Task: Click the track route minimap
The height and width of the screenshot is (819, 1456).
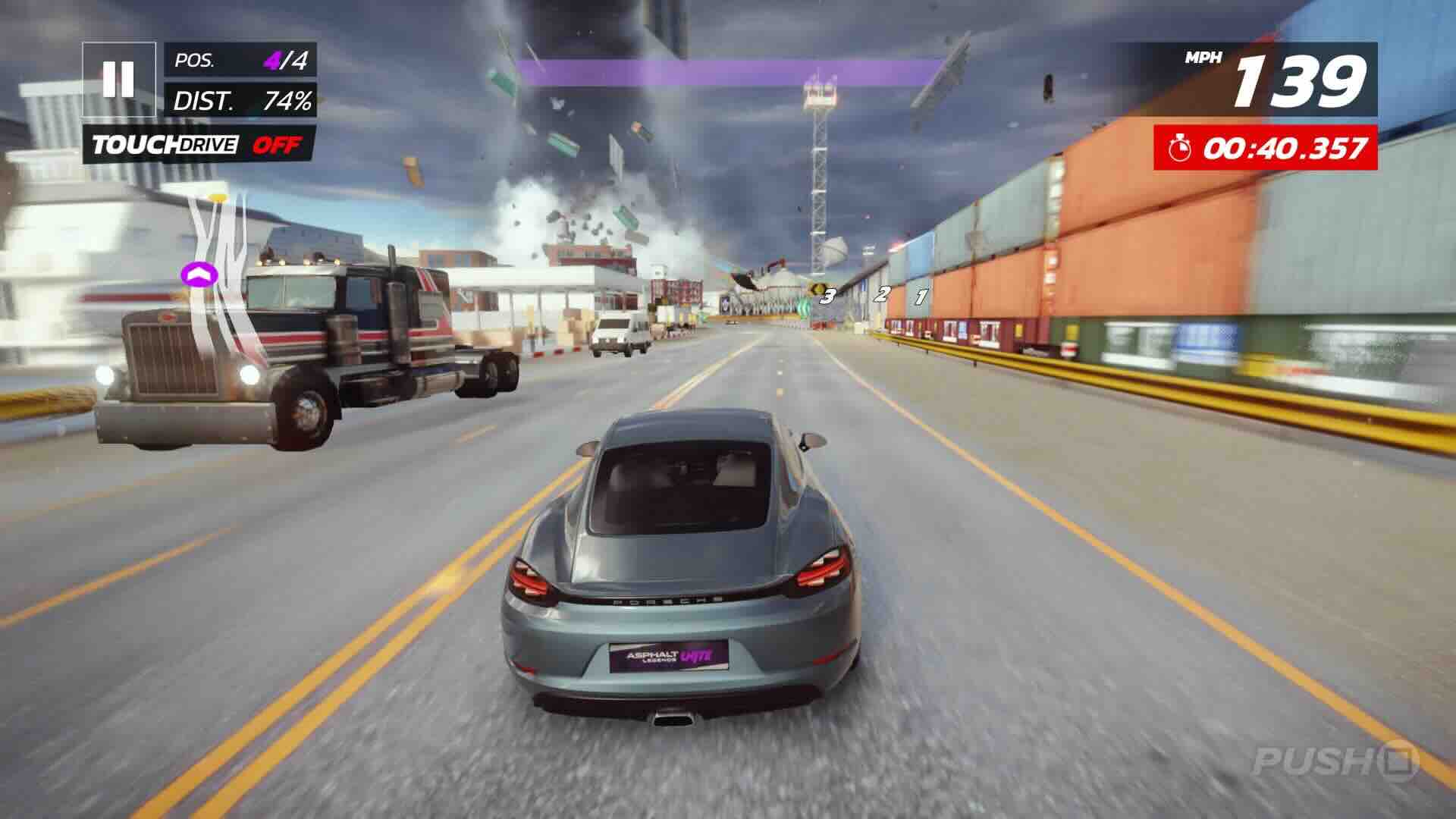Action: coord(215,273)
